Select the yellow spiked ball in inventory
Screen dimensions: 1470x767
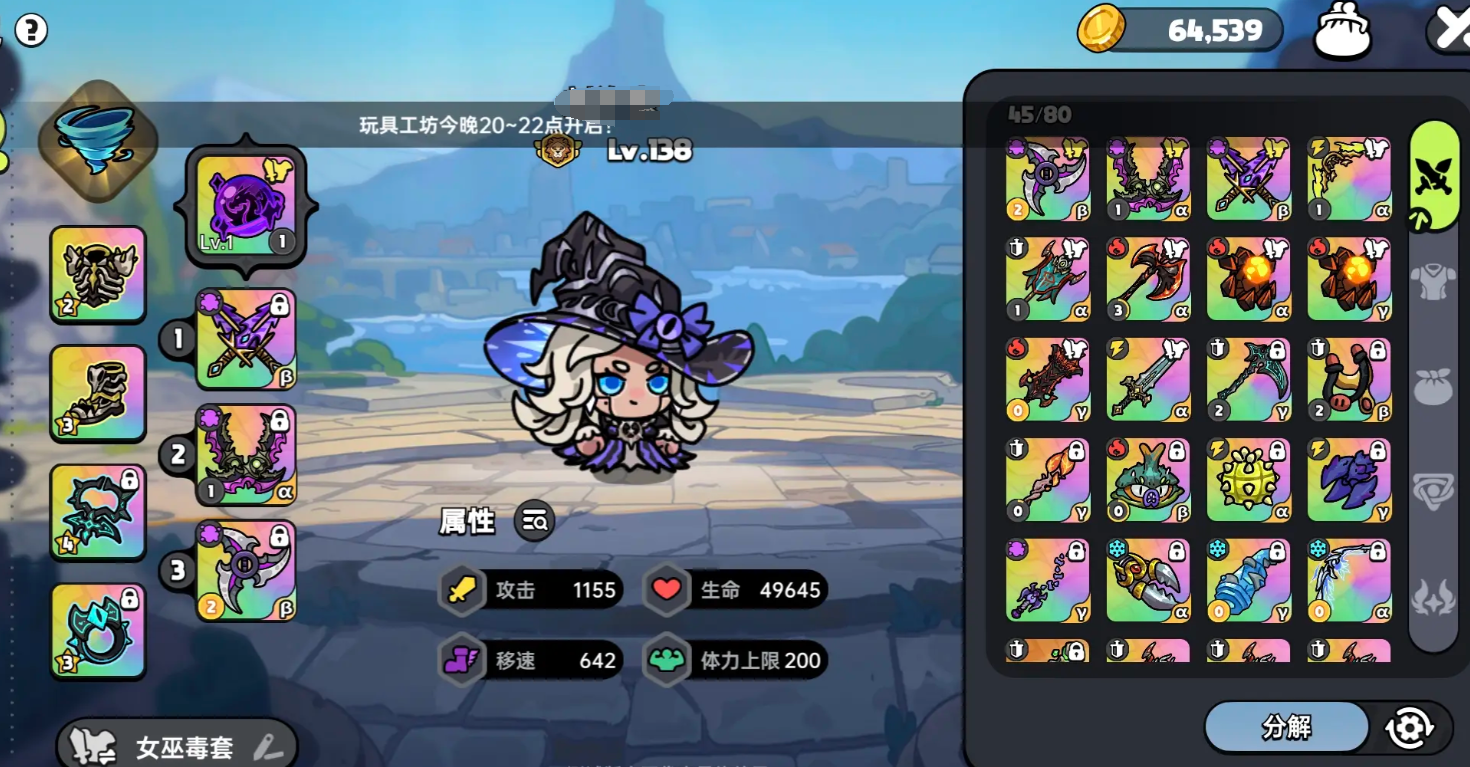[x=1248, y=480]
